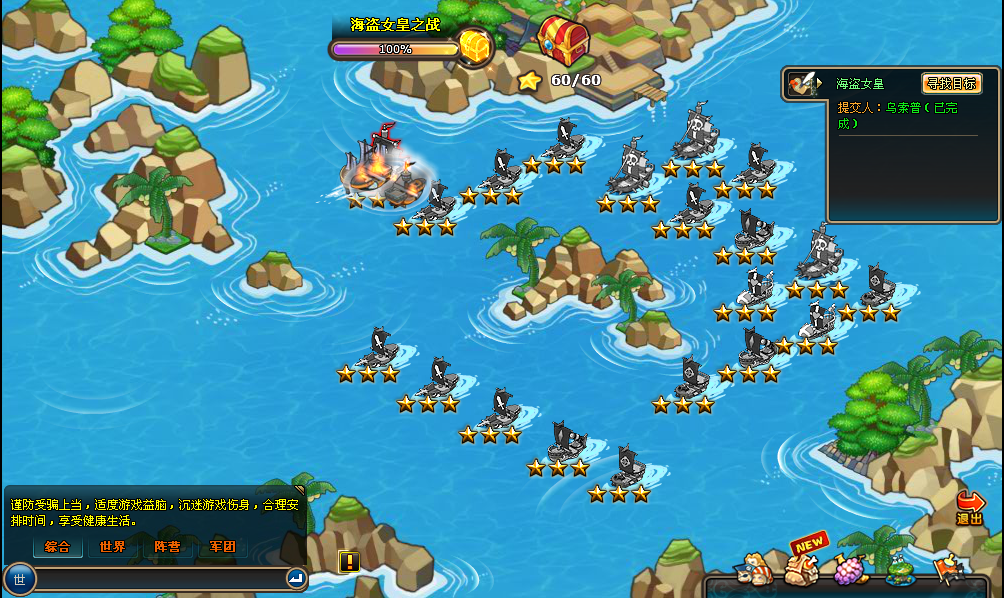Claim the golden chest beside the progress bar
This screenshot has height=598, width=1004.
click(x=476, y=46)
